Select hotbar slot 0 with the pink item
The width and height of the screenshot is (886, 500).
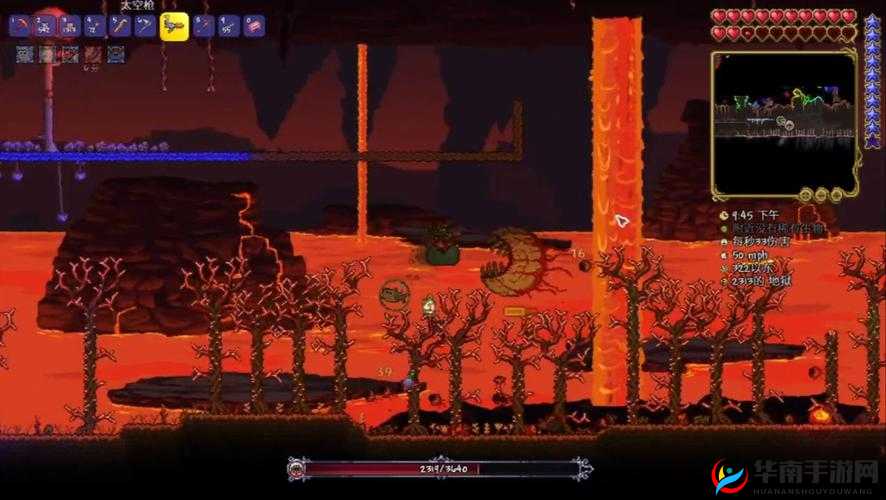coord(254,26)
